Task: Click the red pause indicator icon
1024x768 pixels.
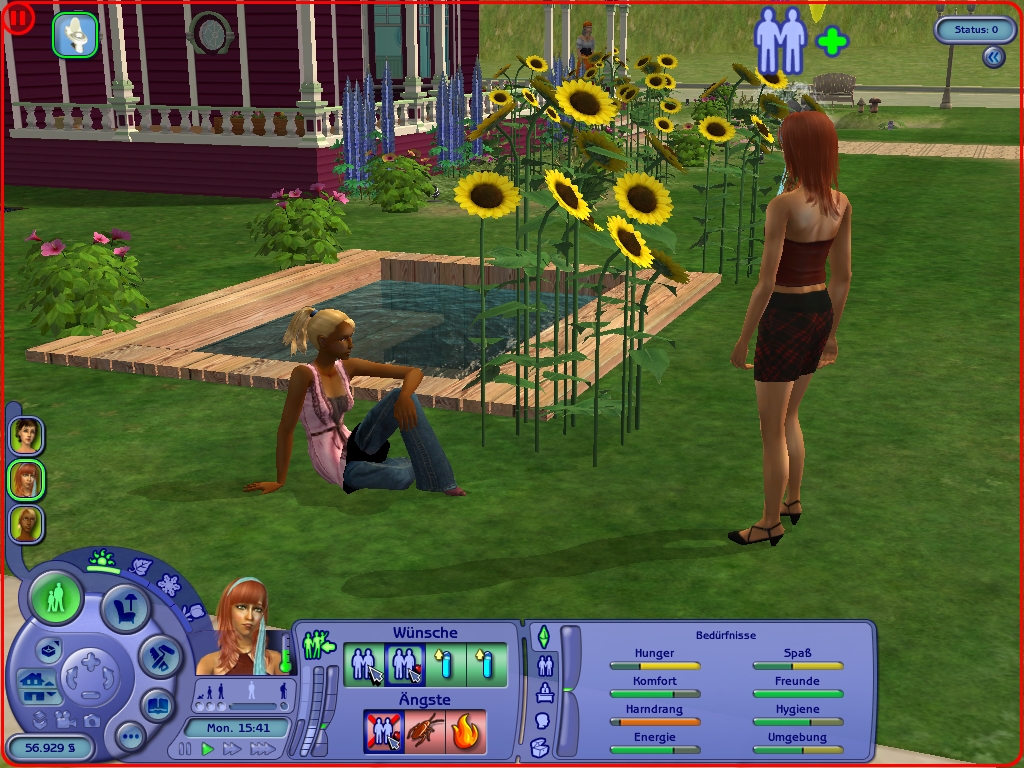Action: pyautogui.click(x=18, y=18)
